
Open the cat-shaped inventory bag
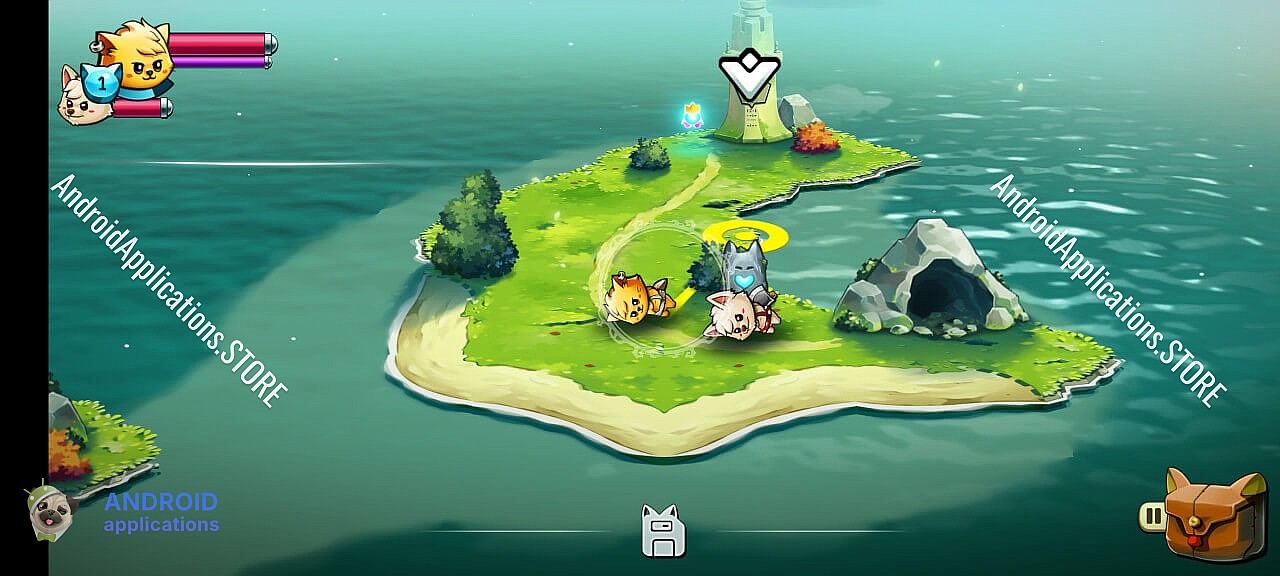coord(1215,516)
